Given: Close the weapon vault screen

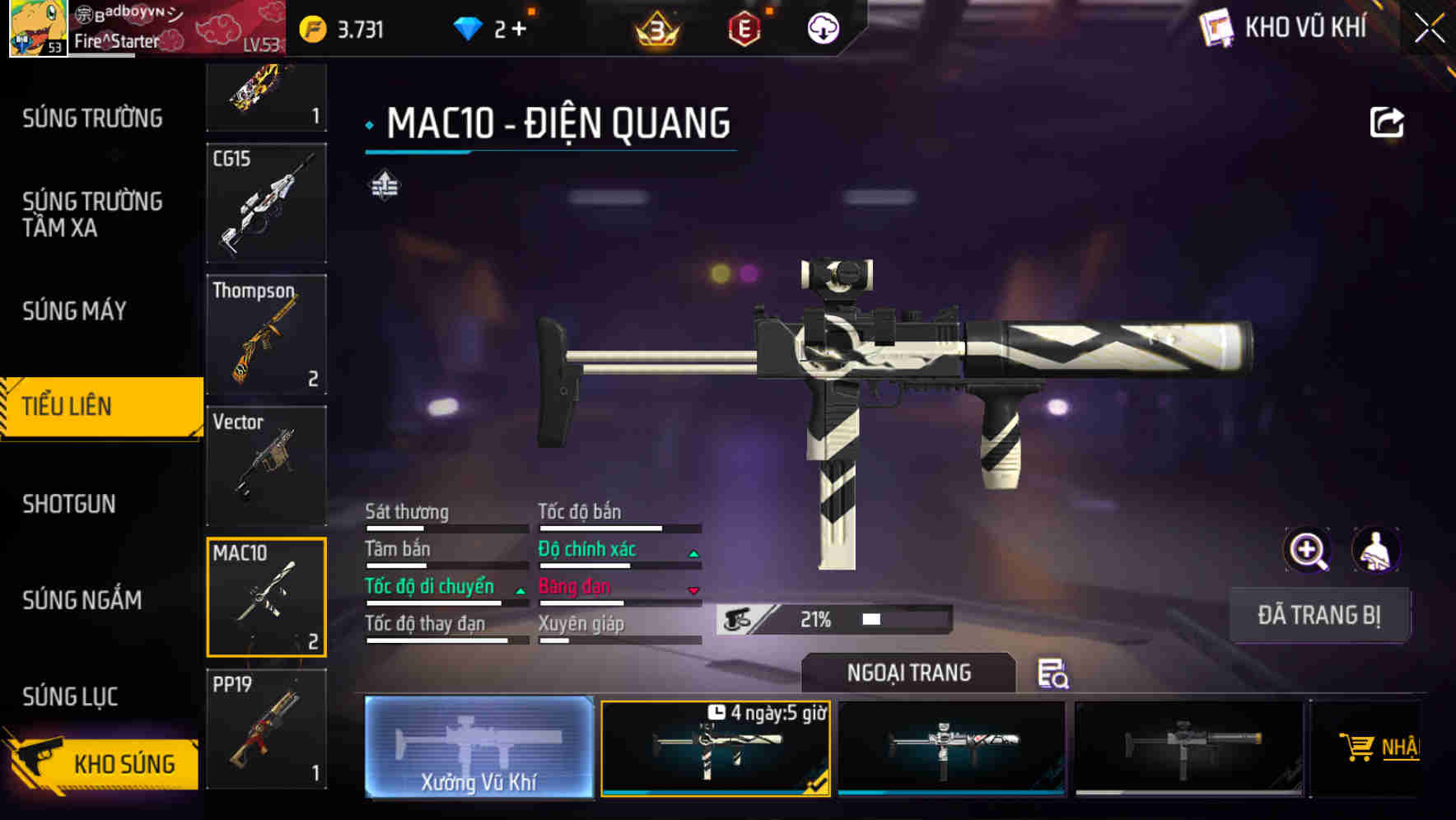Looking at the screenshot, I should 1430,29.
